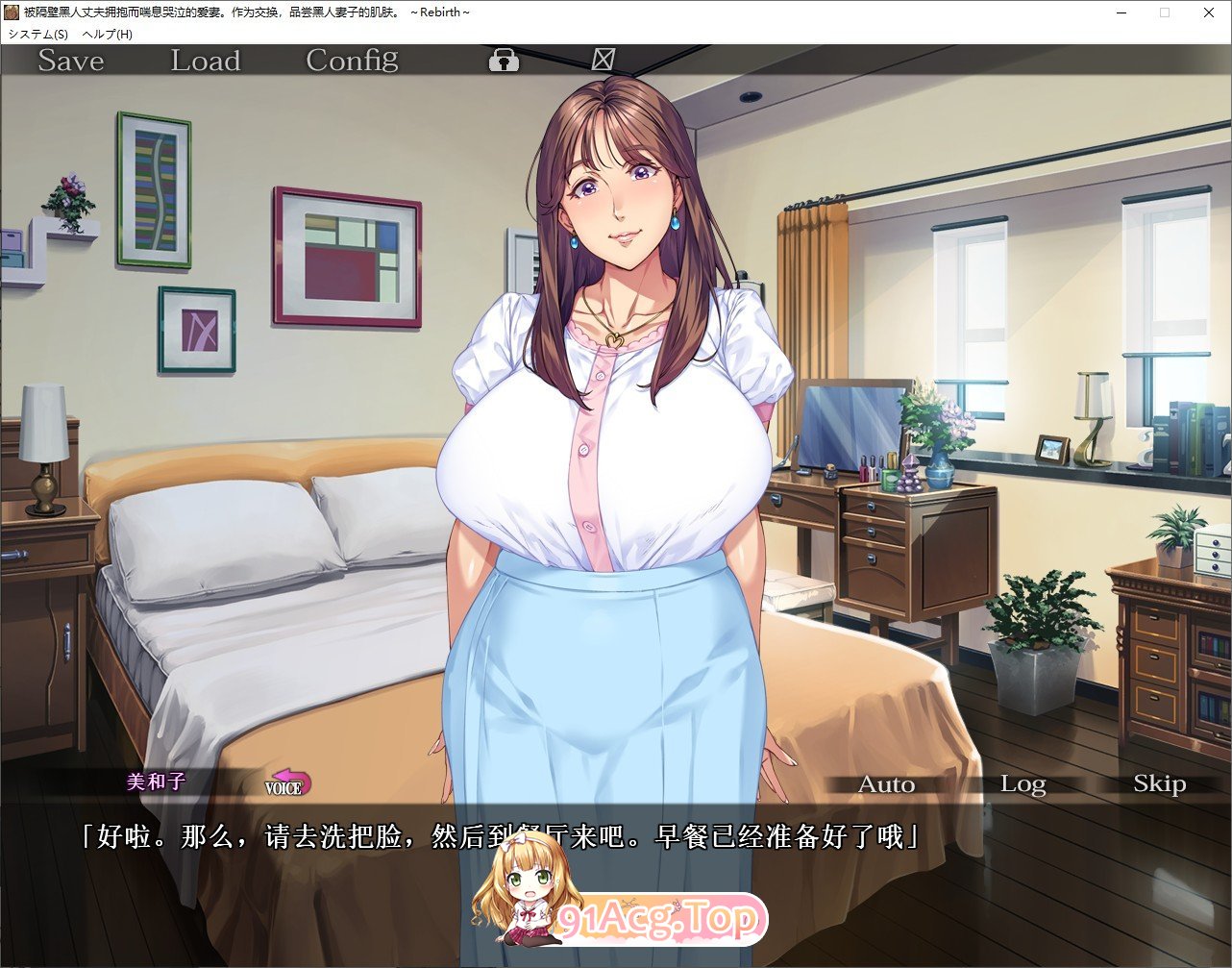Open the ヘルプ(H) menu
The width and height of the screenshot is (1232, 968).
(x=108, y=34)
